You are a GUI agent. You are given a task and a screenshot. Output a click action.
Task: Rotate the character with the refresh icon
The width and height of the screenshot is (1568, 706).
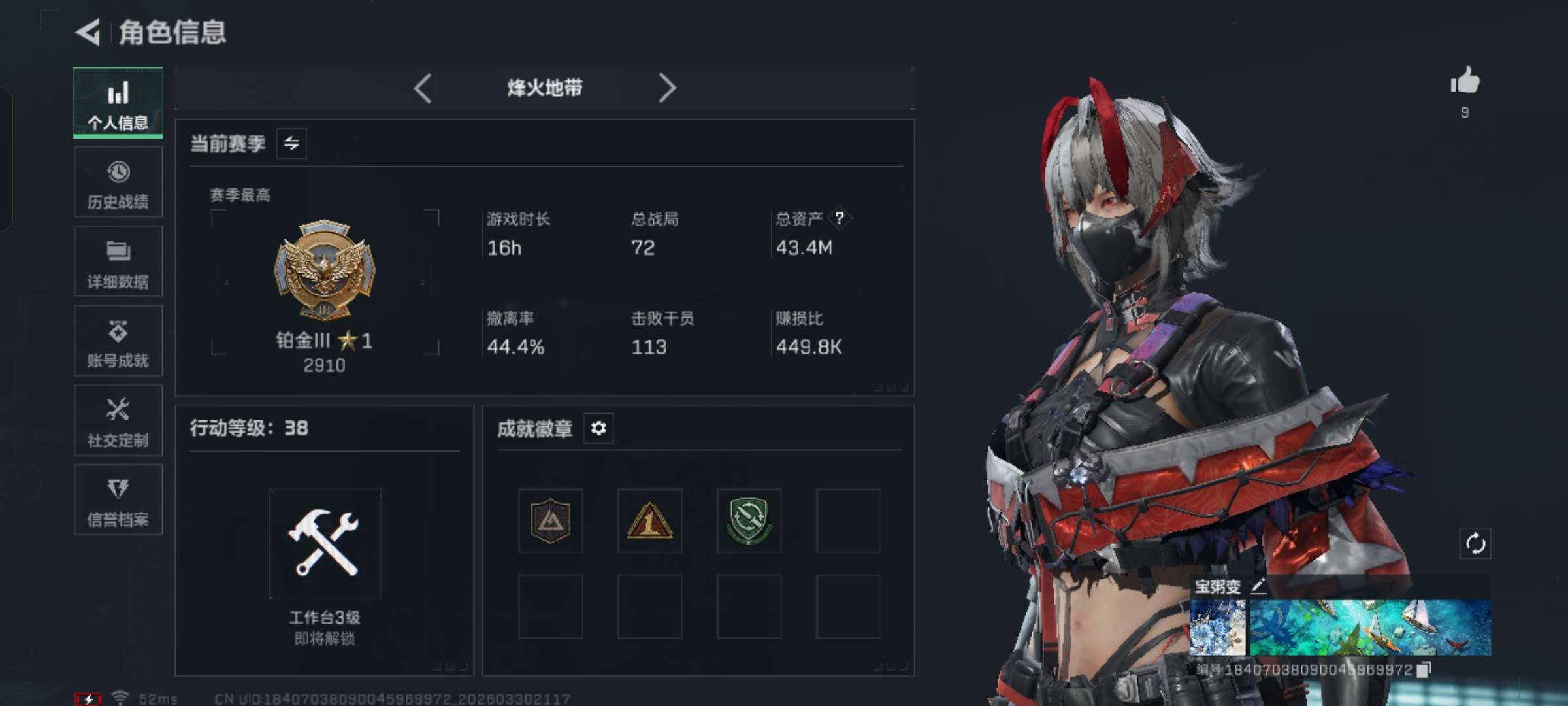coord(1475,543)
